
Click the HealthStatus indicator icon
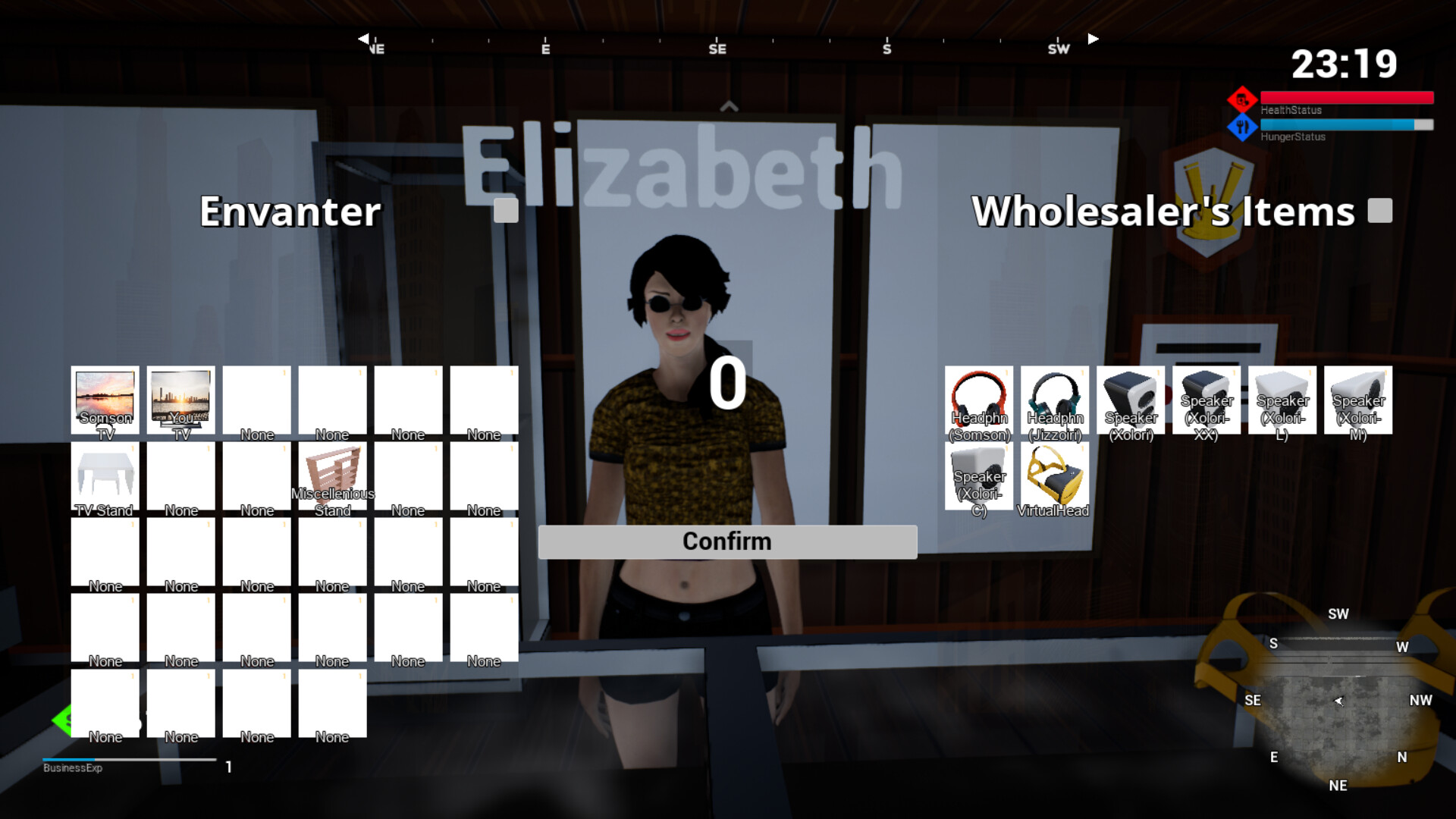pos(1241,99)
